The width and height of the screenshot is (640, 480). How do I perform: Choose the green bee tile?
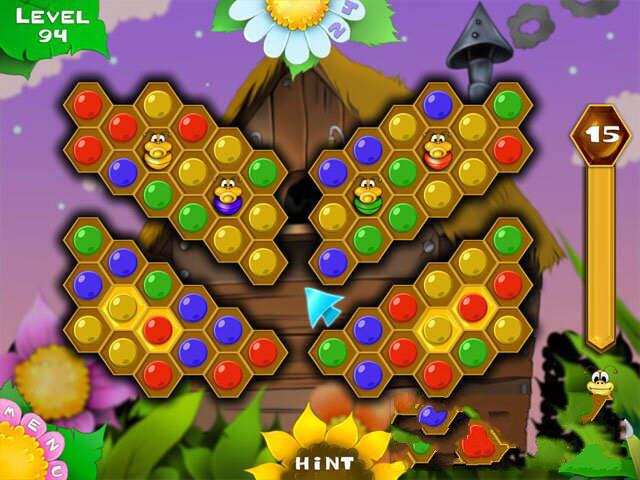(367, 194)
